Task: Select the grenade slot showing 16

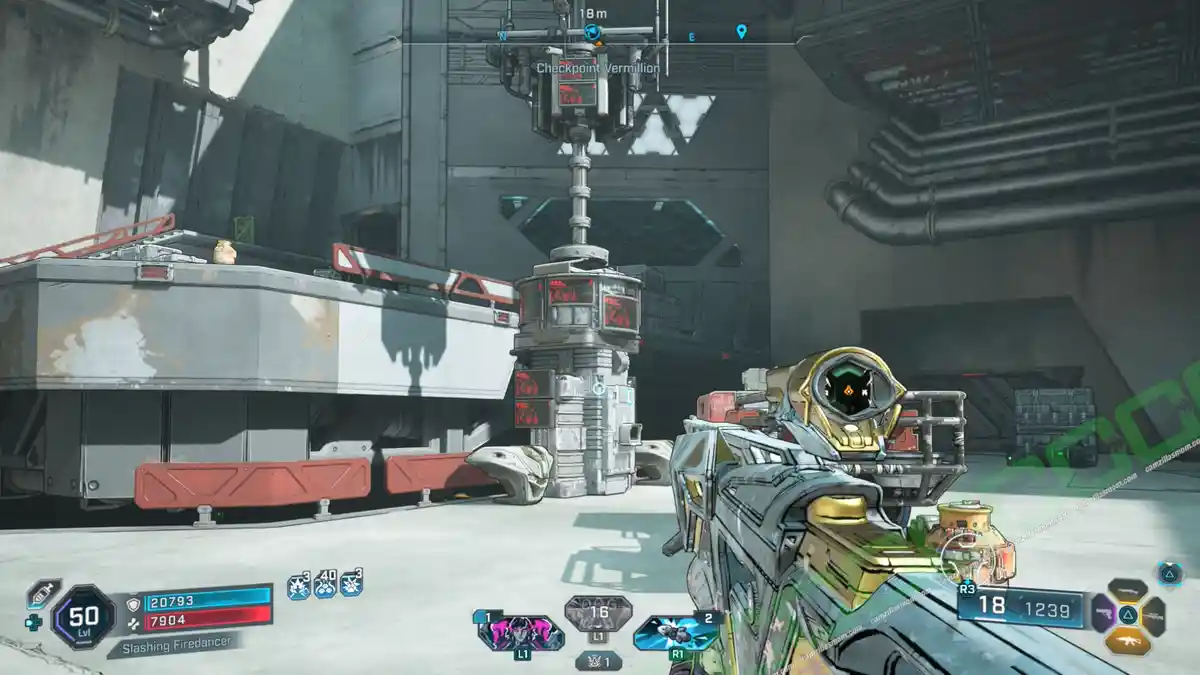Action: click(598, 614)
